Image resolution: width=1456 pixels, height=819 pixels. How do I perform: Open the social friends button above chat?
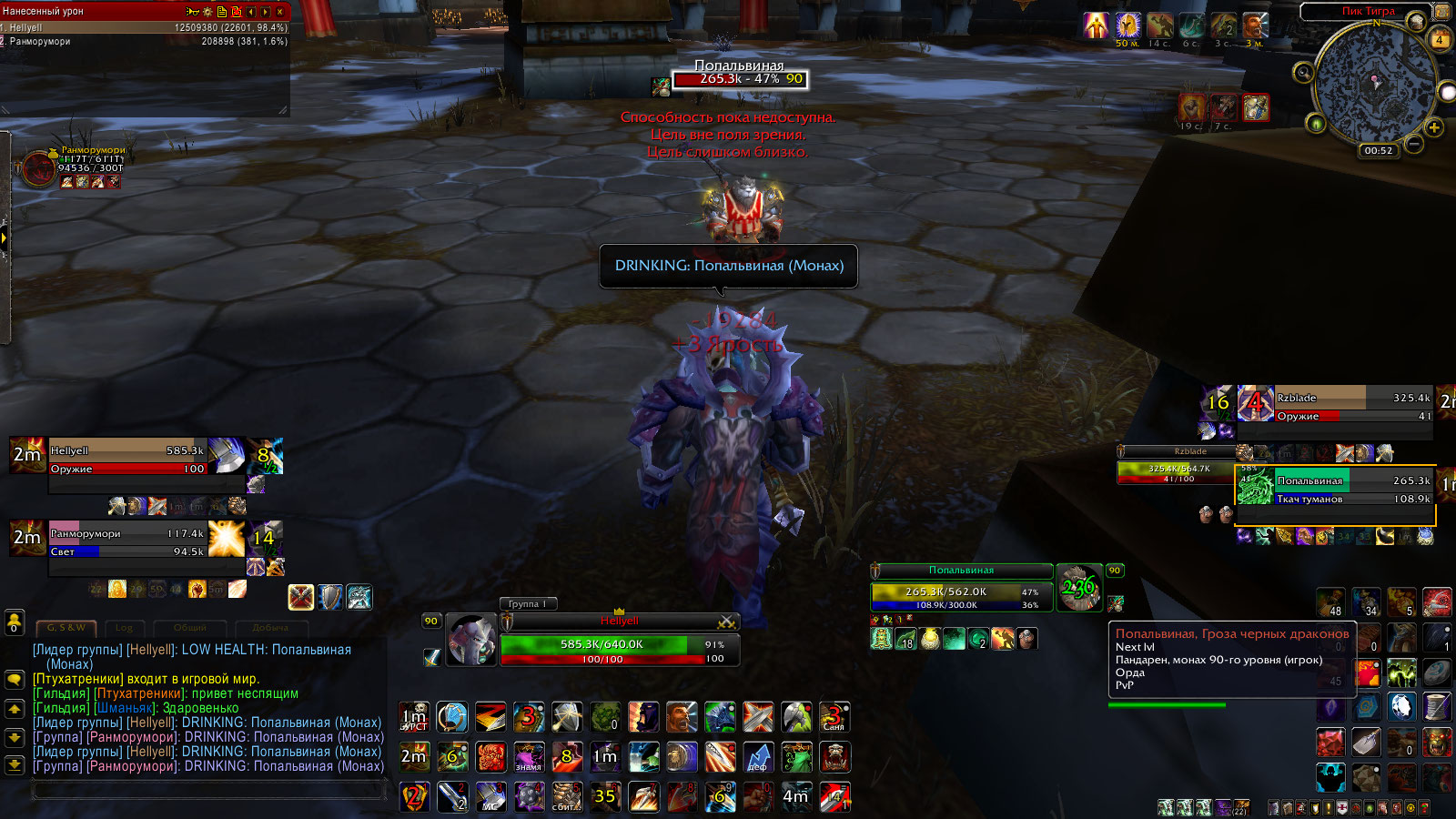coord(15,622)
